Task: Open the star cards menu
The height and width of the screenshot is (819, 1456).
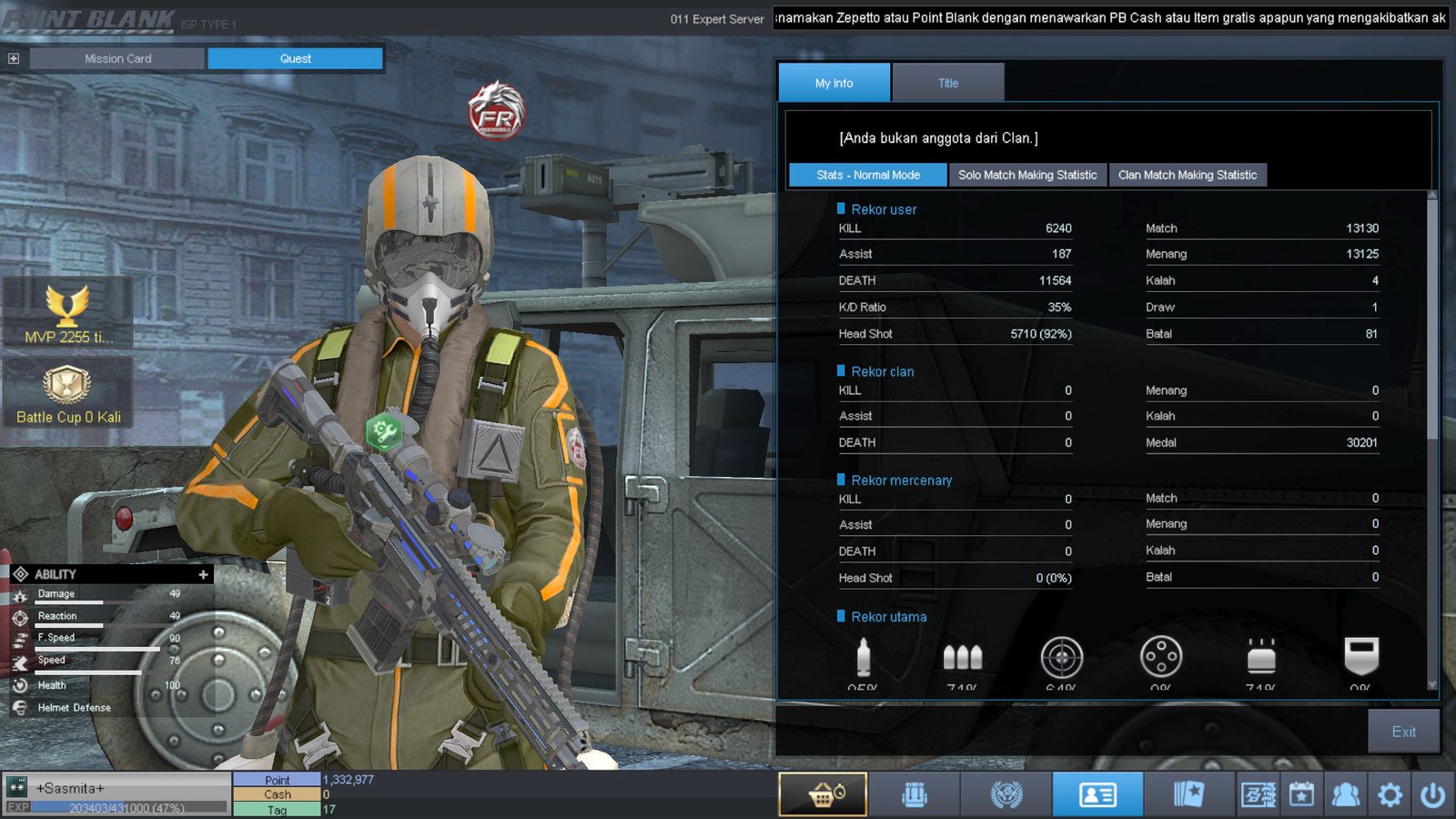Action: [x=1188, y=794]
